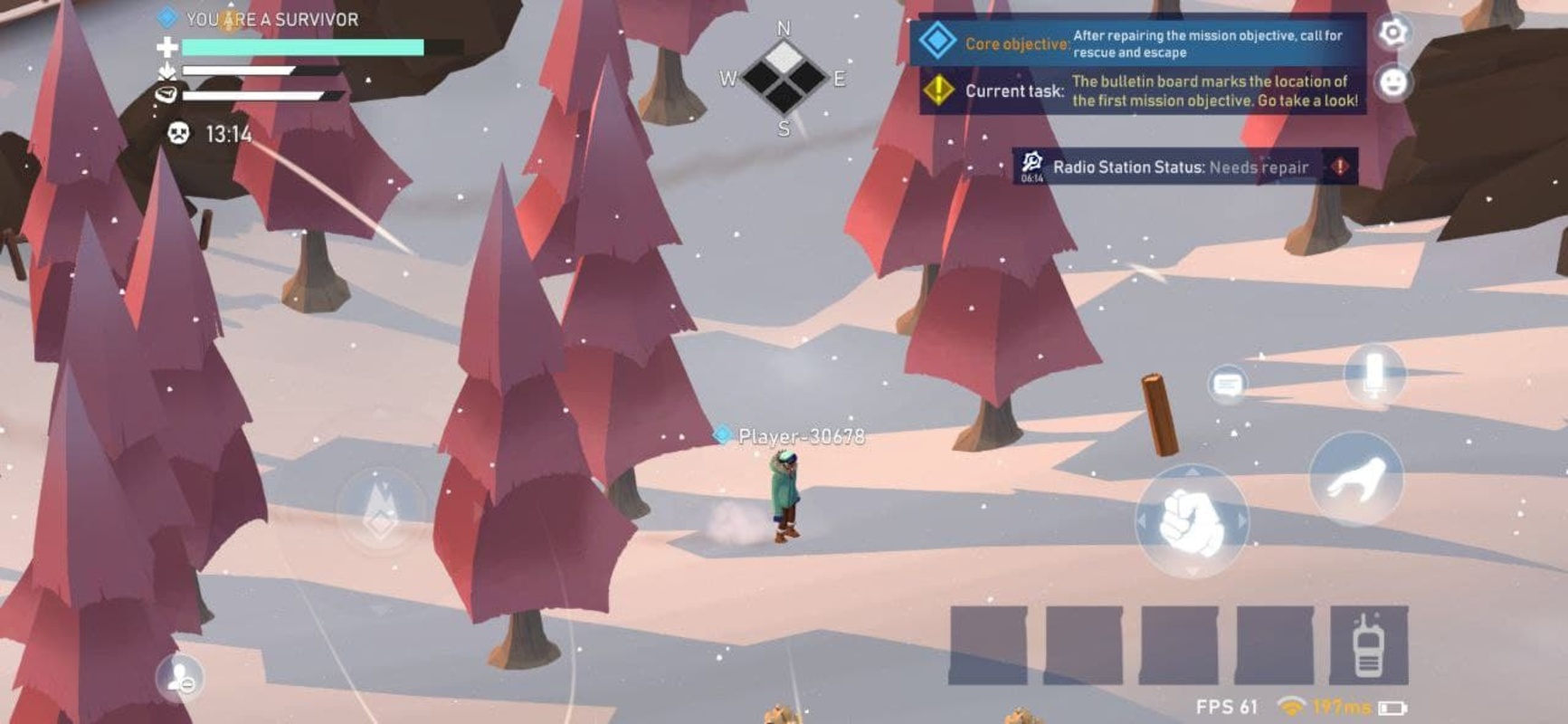The width and height of the screenshot is (1568, 724).
Task: Tap the hand grab button
Action: click(x=1355, y=479)
